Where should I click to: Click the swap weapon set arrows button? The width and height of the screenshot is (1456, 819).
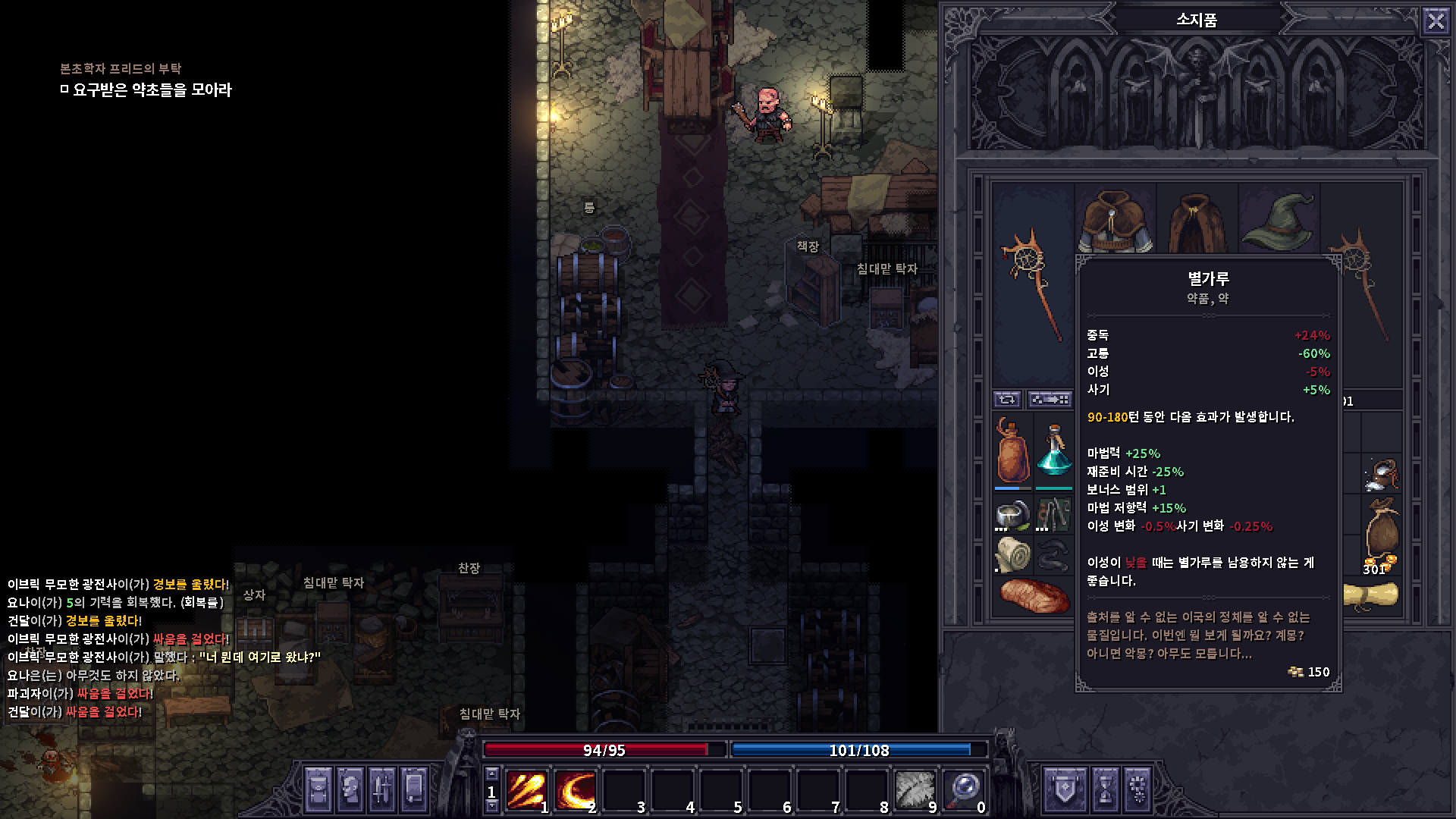tap(1007, 400)
